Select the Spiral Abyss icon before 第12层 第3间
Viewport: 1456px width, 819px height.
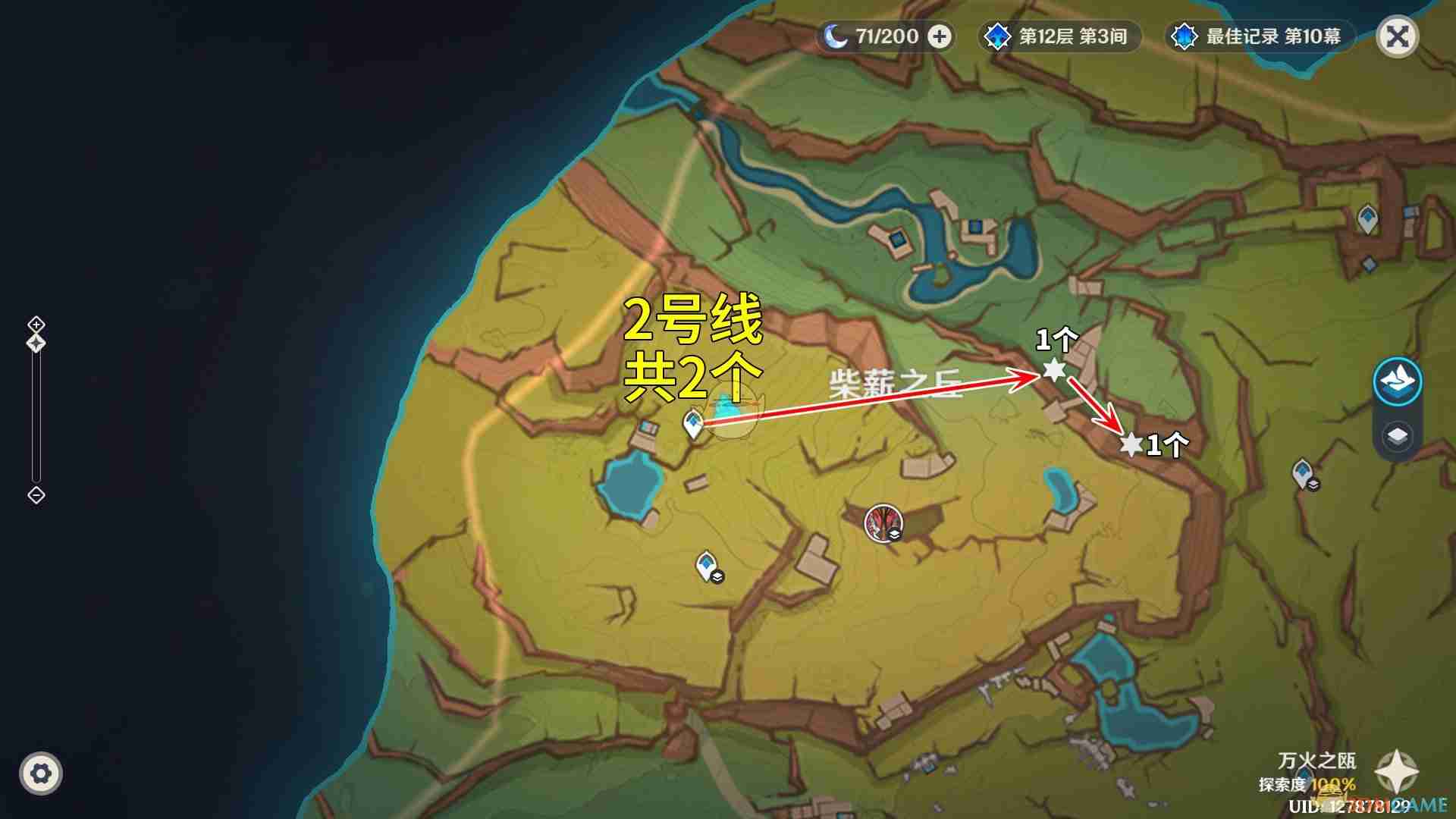click(996, 35)
